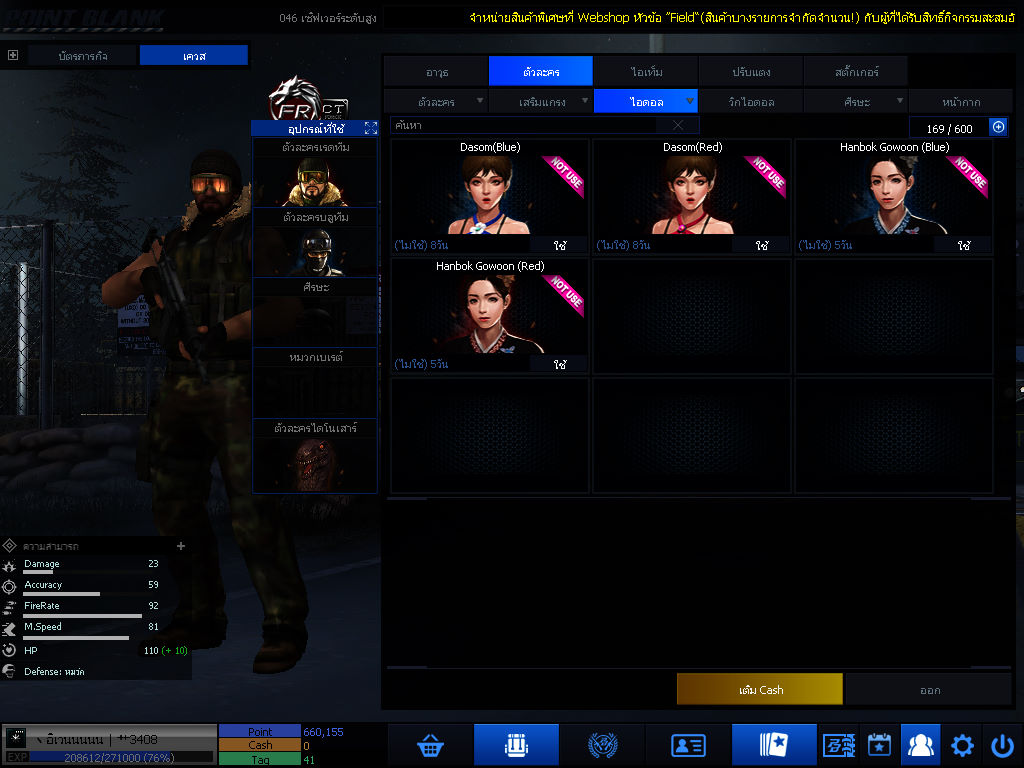Clear the search box with the X
Viewport: 1024px width, 768px height.
[678, 126]
